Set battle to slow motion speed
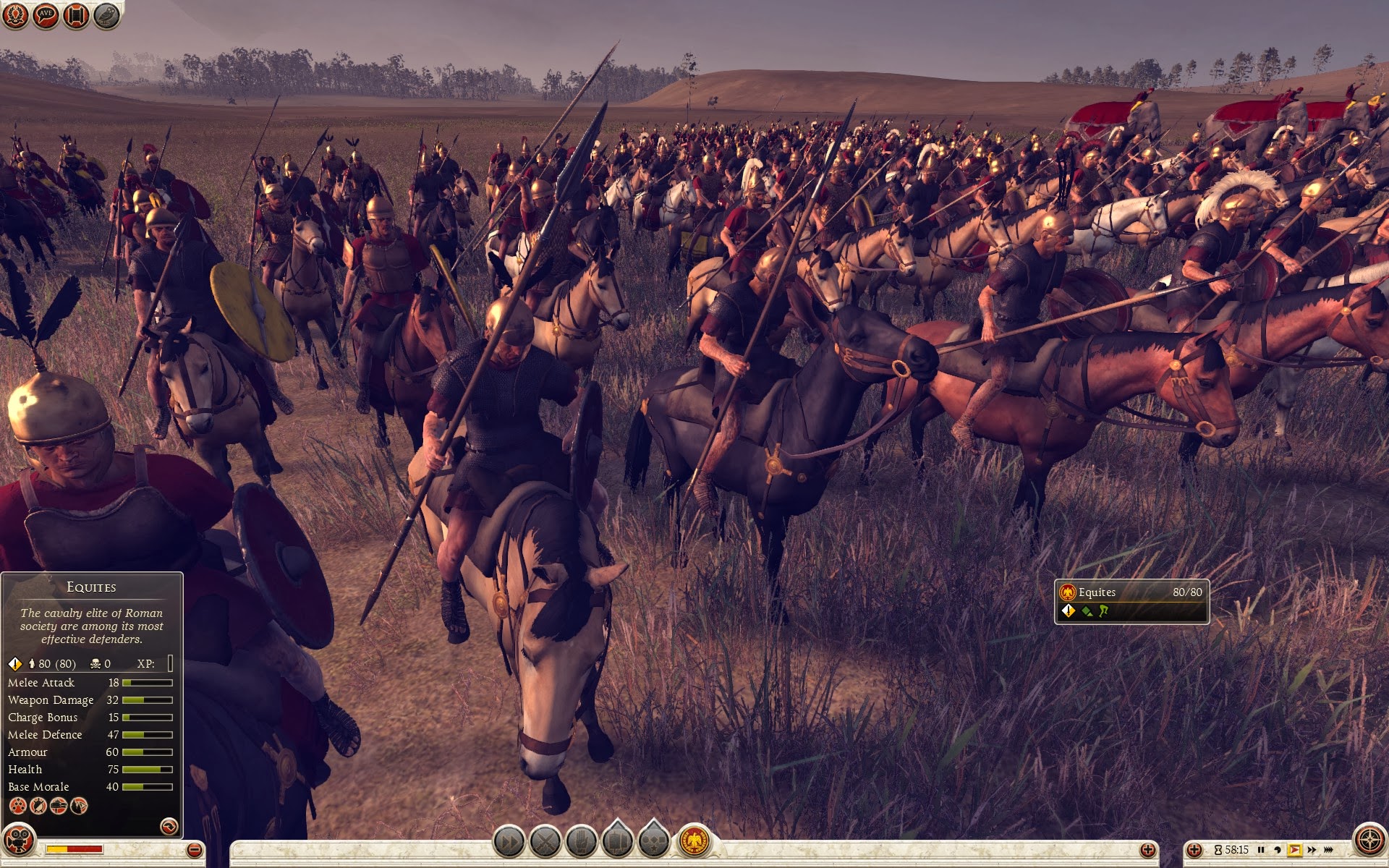 1278,850
